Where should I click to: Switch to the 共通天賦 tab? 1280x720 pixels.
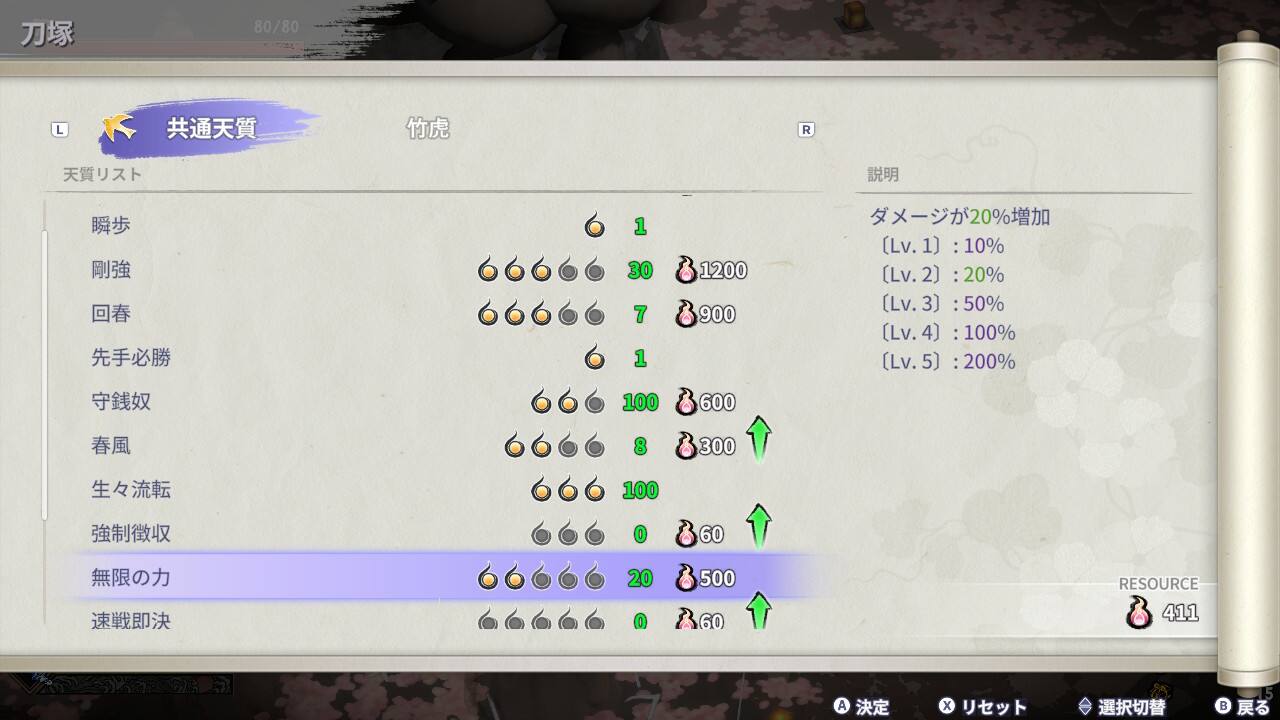point(210,129)
